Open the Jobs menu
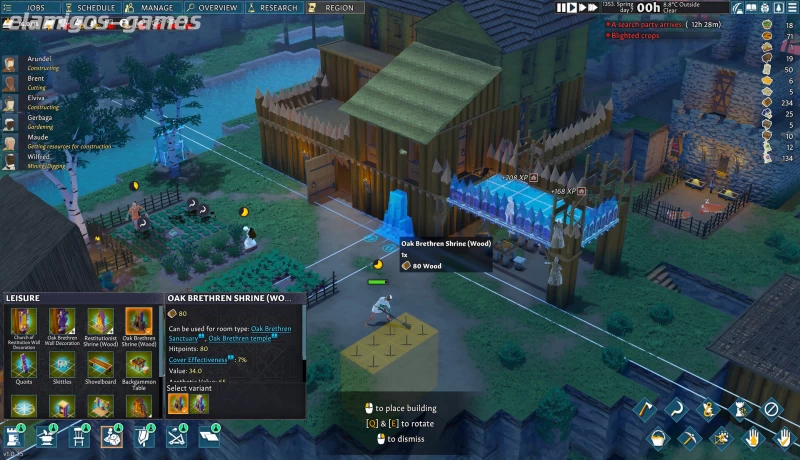The width and height of the screenshot is (800, 460). click(x=35, y=7)
